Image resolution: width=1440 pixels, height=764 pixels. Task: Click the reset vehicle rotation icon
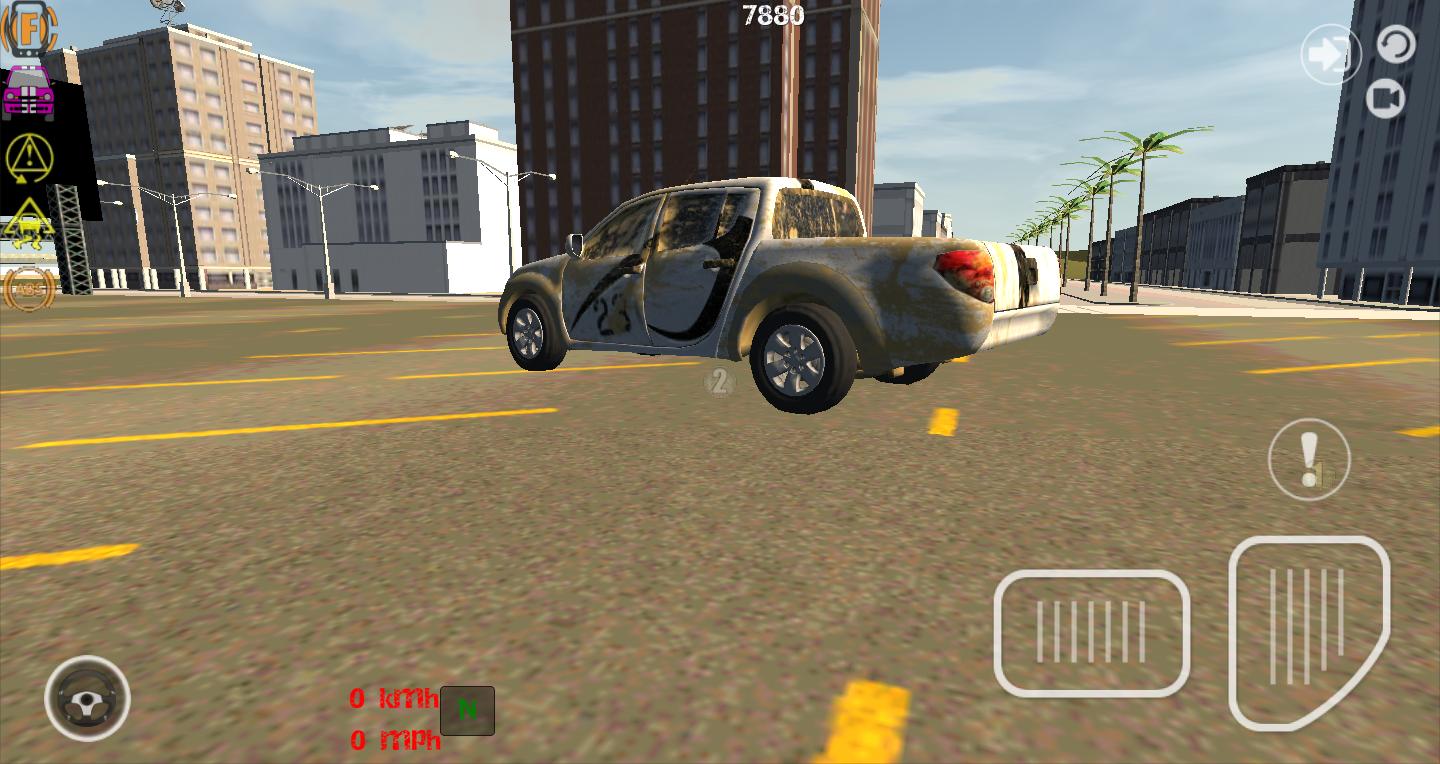(x=1397, y=44)
